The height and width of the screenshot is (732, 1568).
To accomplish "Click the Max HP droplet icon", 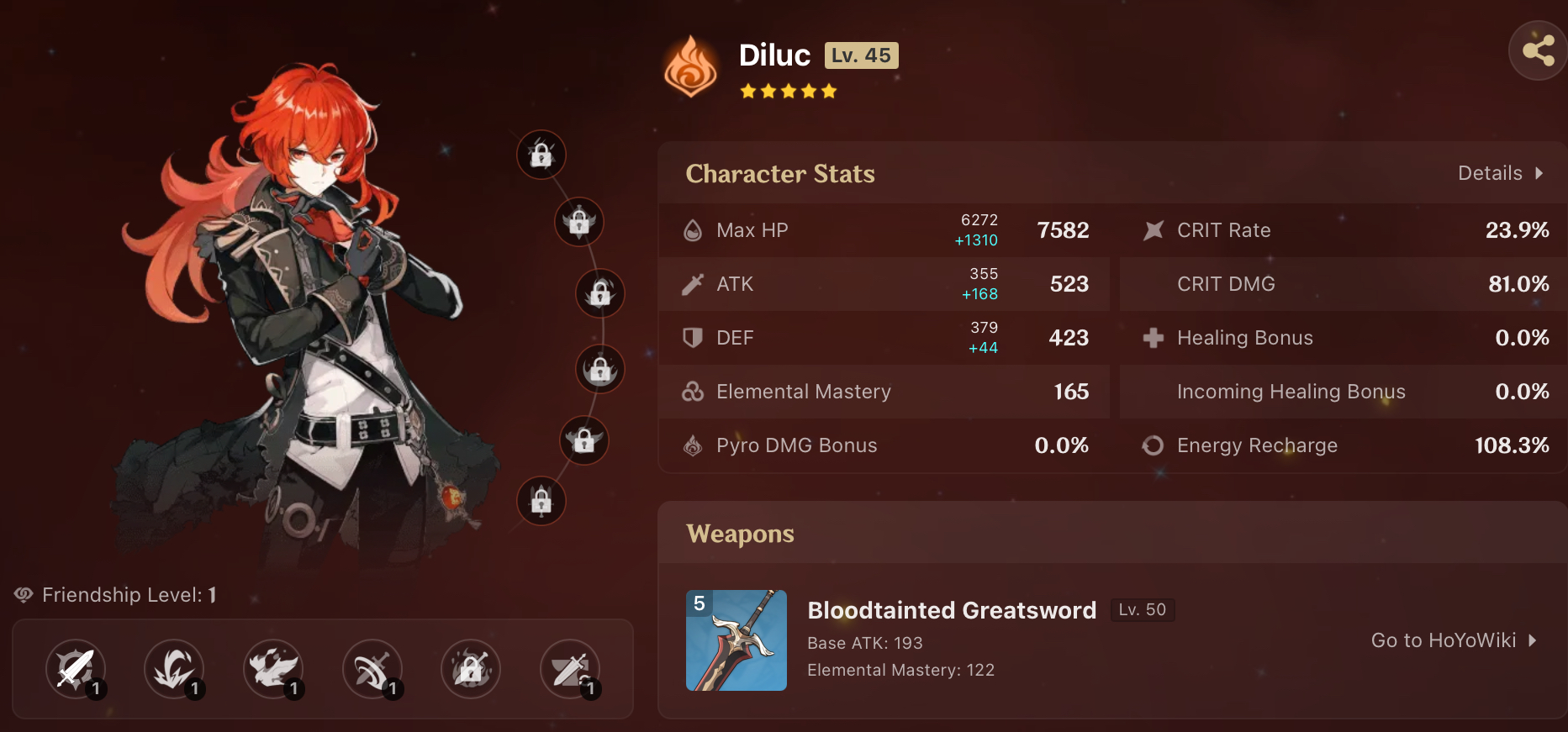I will coord(693,229).
